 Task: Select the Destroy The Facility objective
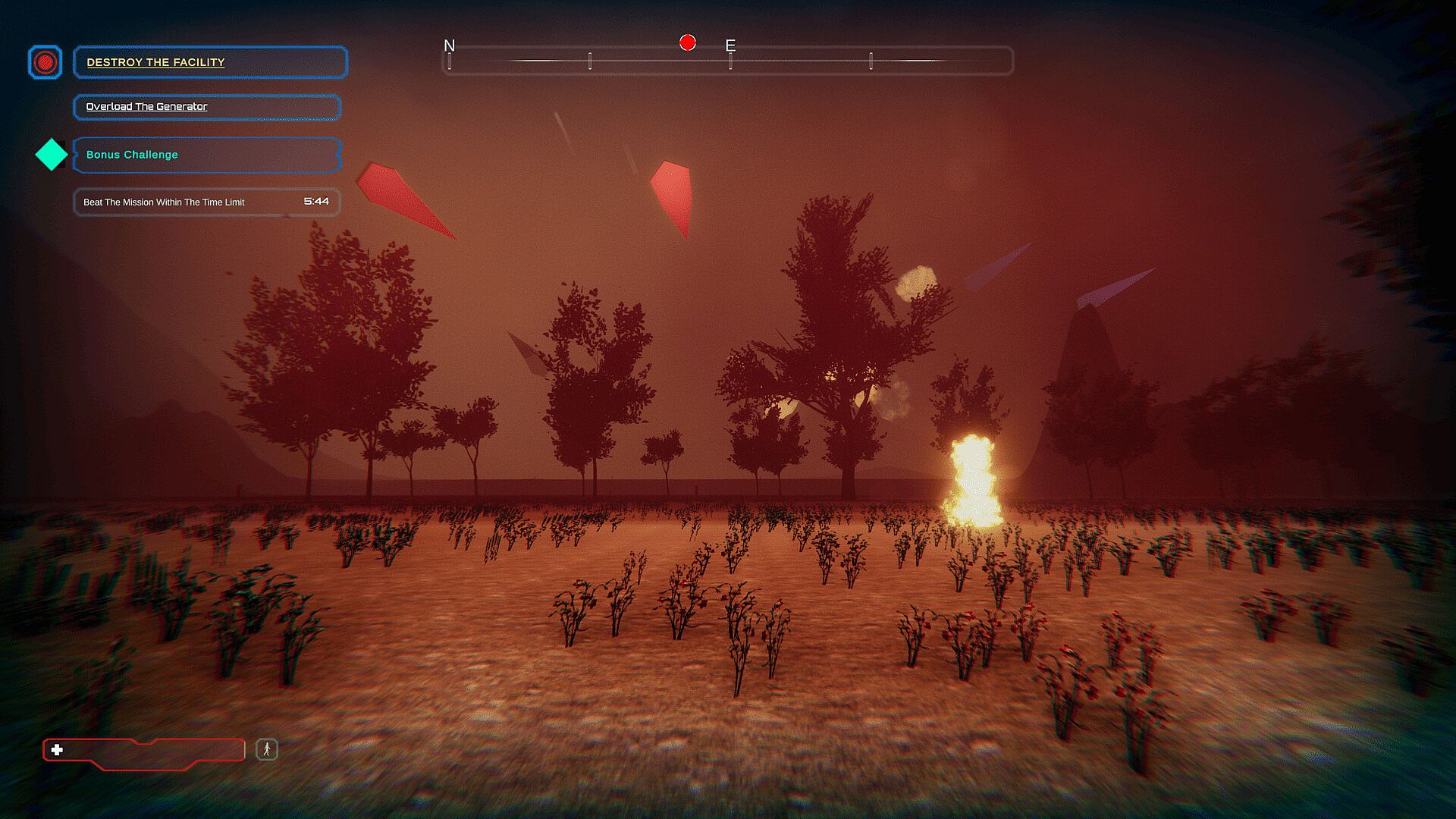210,62
